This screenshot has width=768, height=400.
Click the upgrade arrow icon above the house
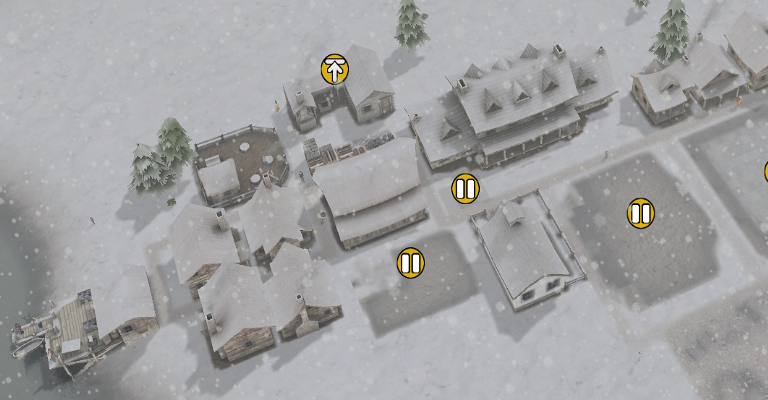335,69
